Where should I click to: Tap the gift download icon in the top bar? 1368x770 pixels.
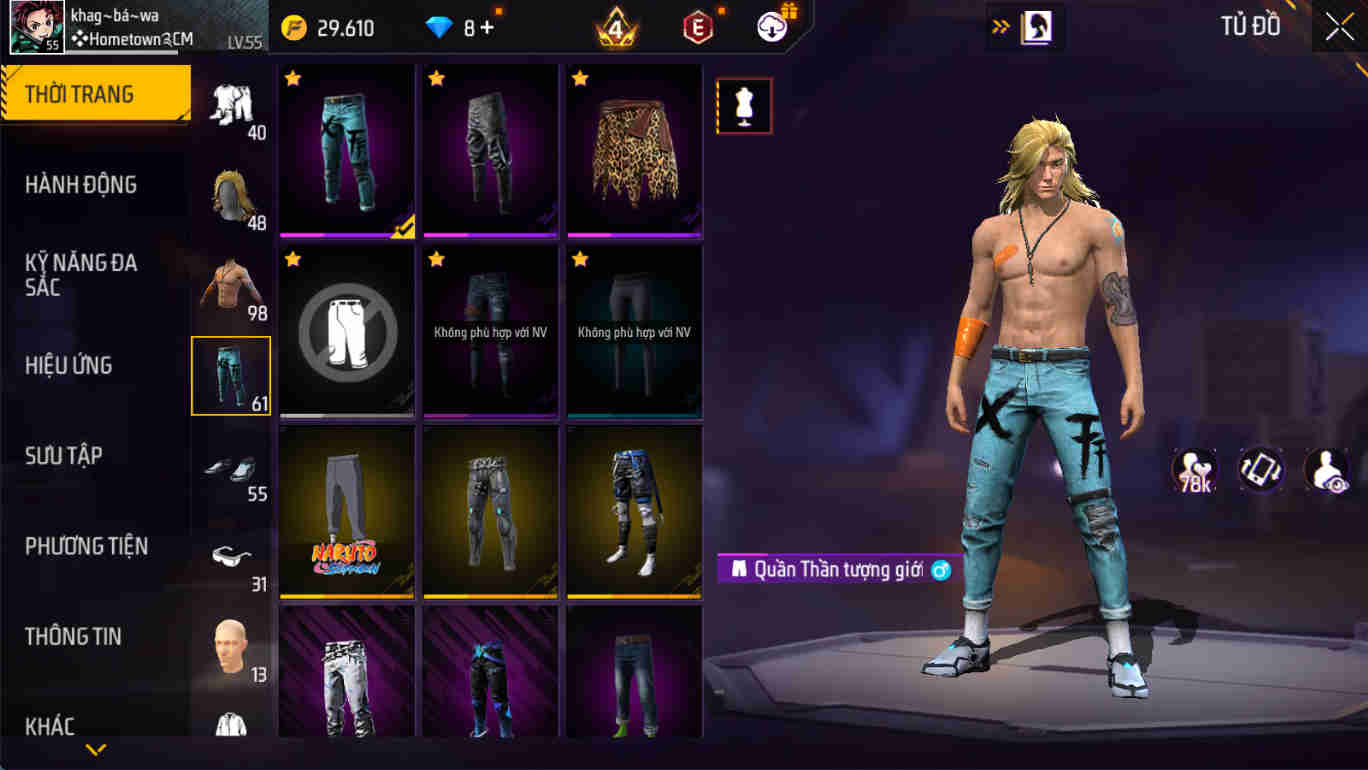770,26
